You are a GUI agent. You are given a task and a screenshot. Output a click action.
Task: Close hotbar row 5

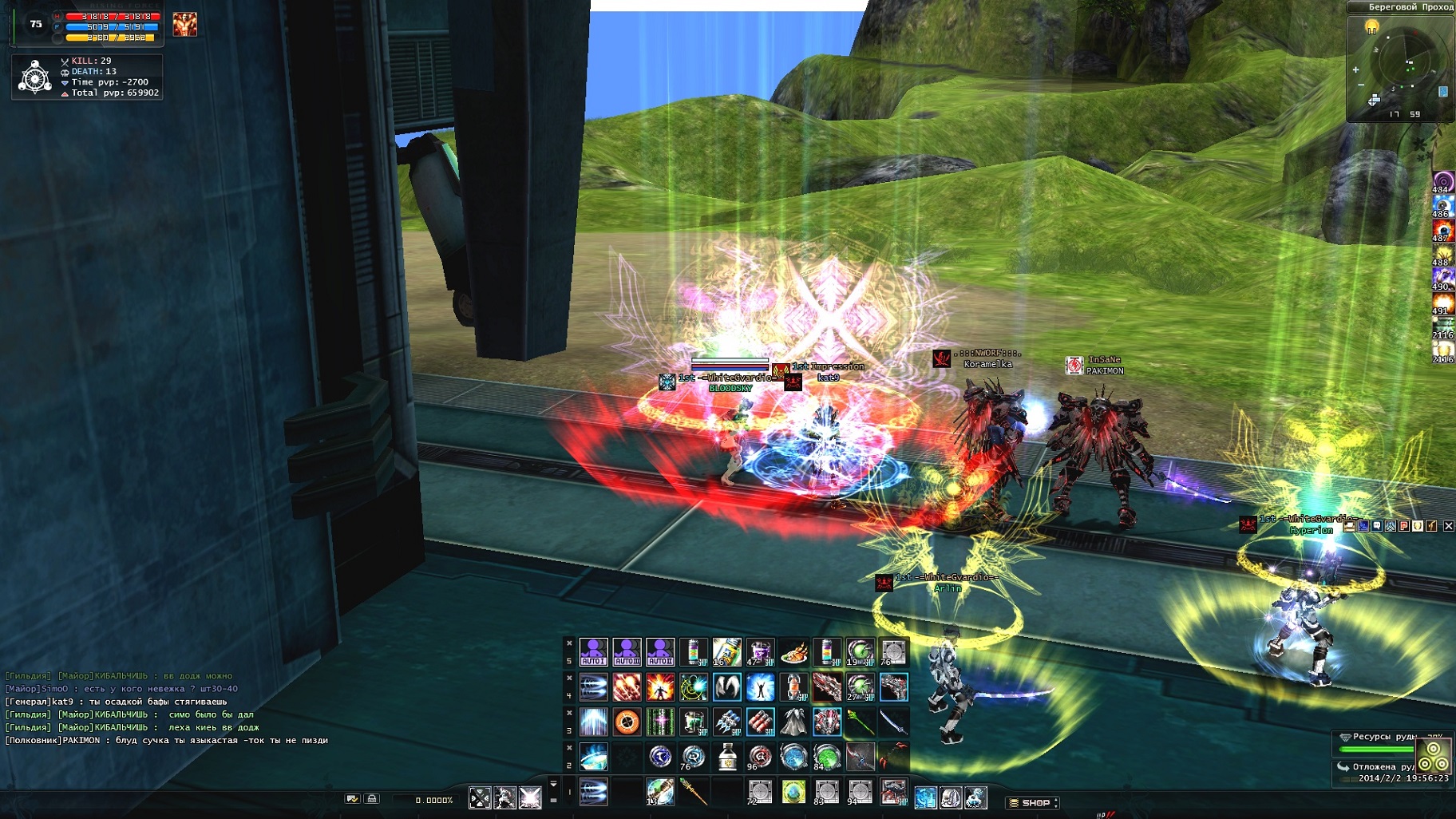pos(569,643)
